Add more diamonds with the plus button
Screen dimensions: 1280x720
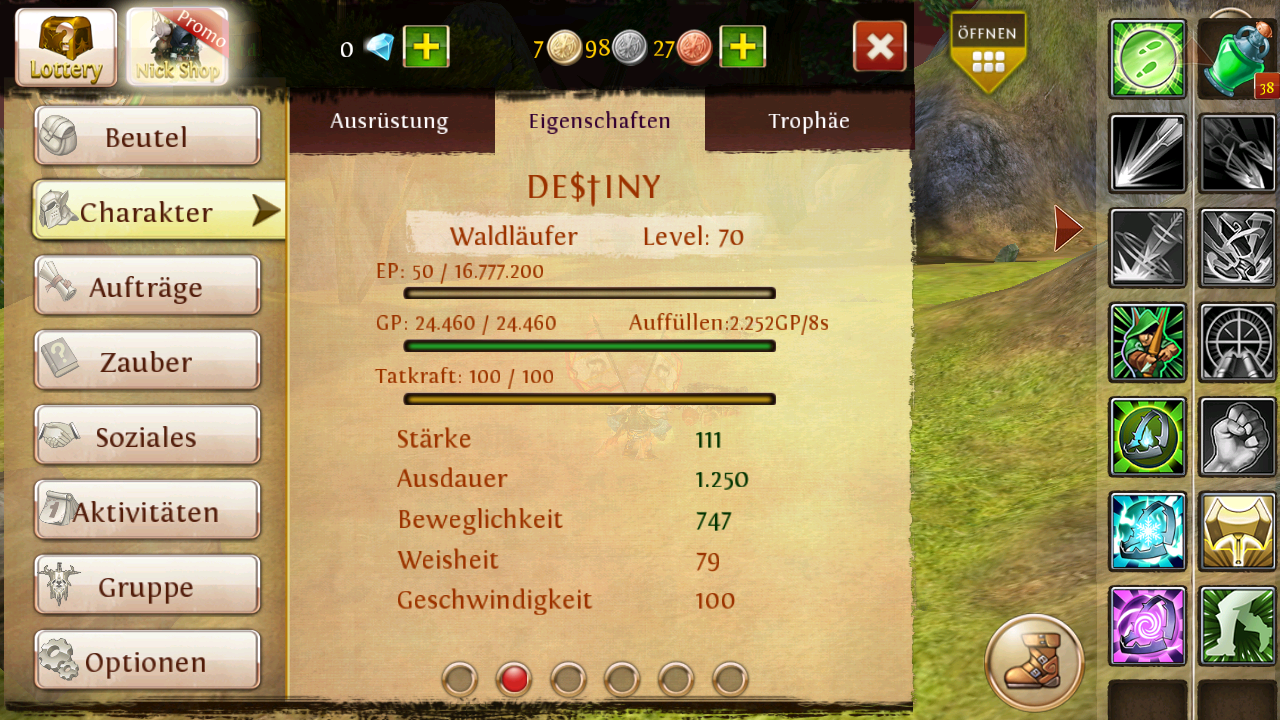coord(426,47)
